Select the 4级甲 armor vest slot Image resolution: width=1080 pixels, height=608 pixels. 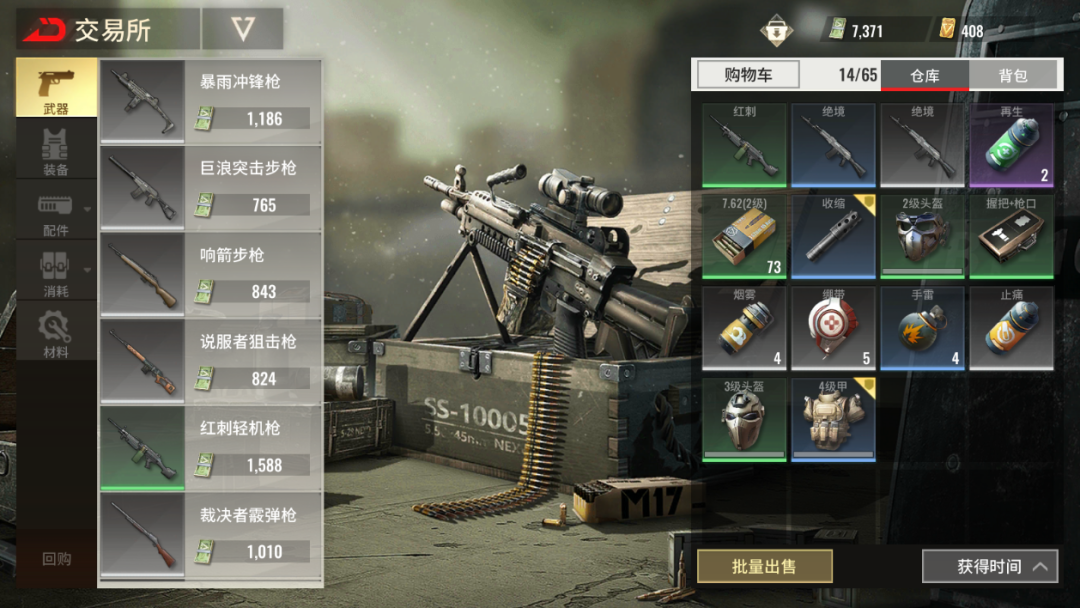(x=833, y=419)
